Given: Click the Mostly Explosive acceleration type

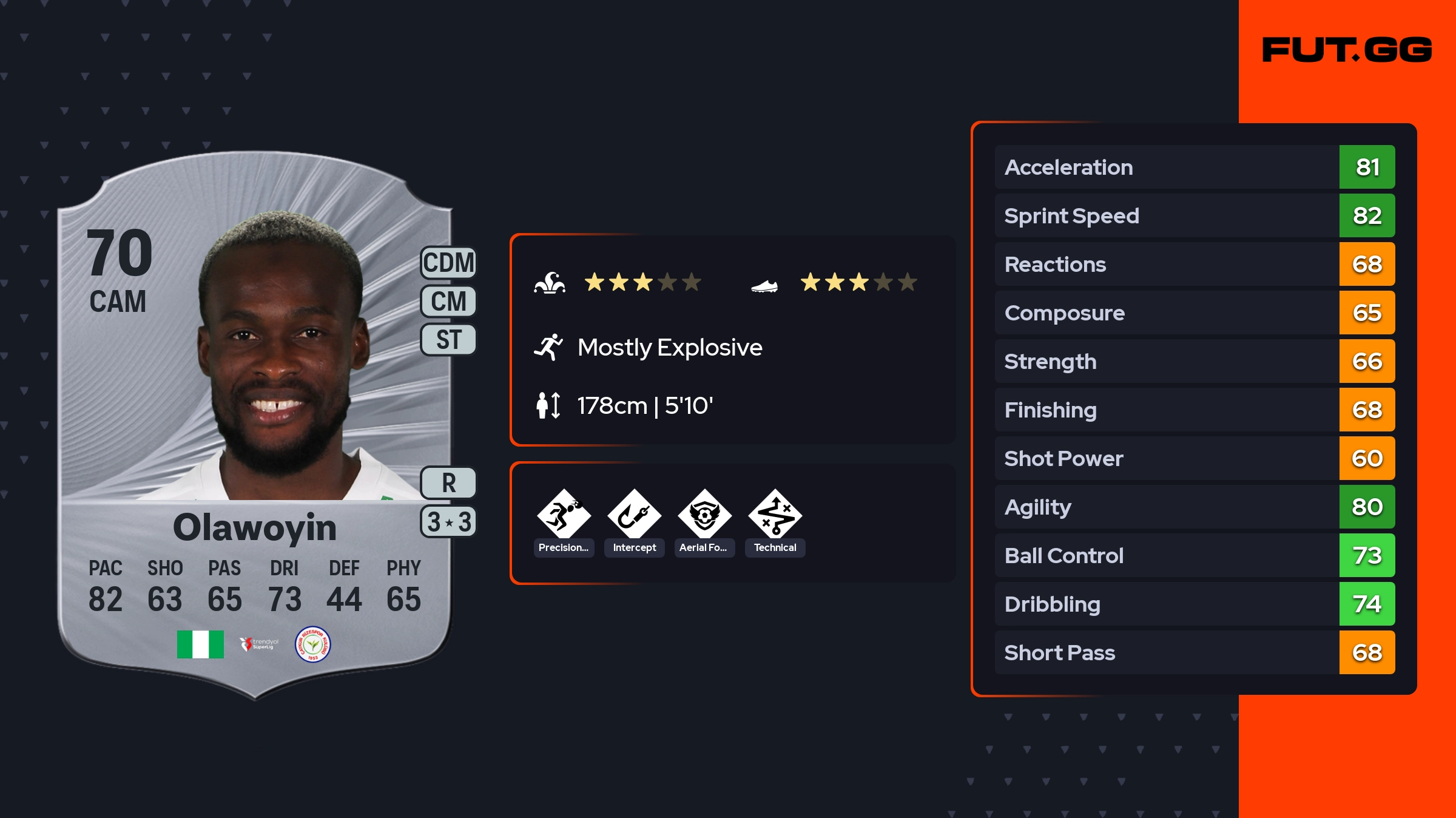Looking at the screenshot, I should point(669,348).
